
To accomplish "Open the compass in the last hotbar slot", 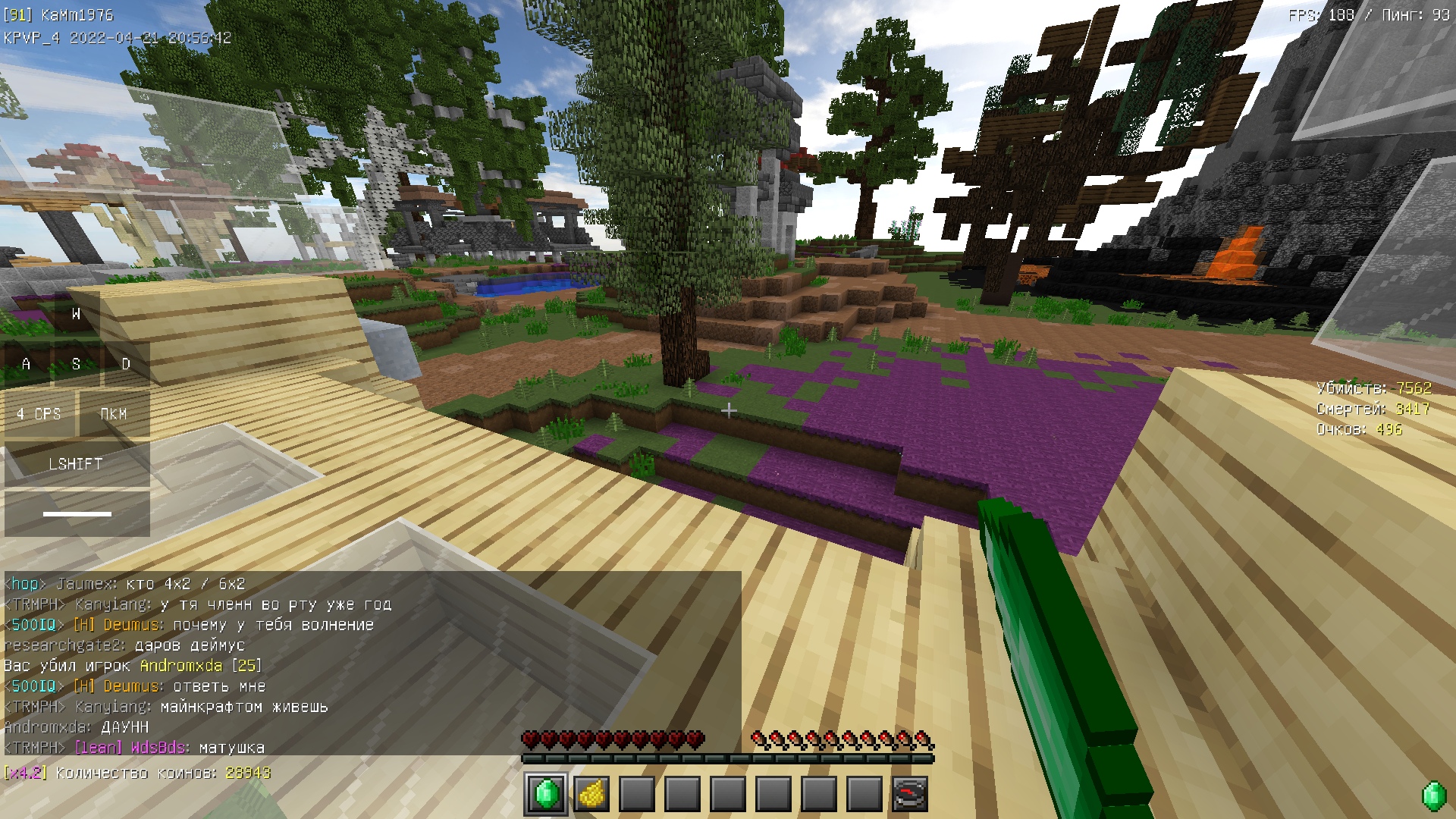I will [912, 795].
